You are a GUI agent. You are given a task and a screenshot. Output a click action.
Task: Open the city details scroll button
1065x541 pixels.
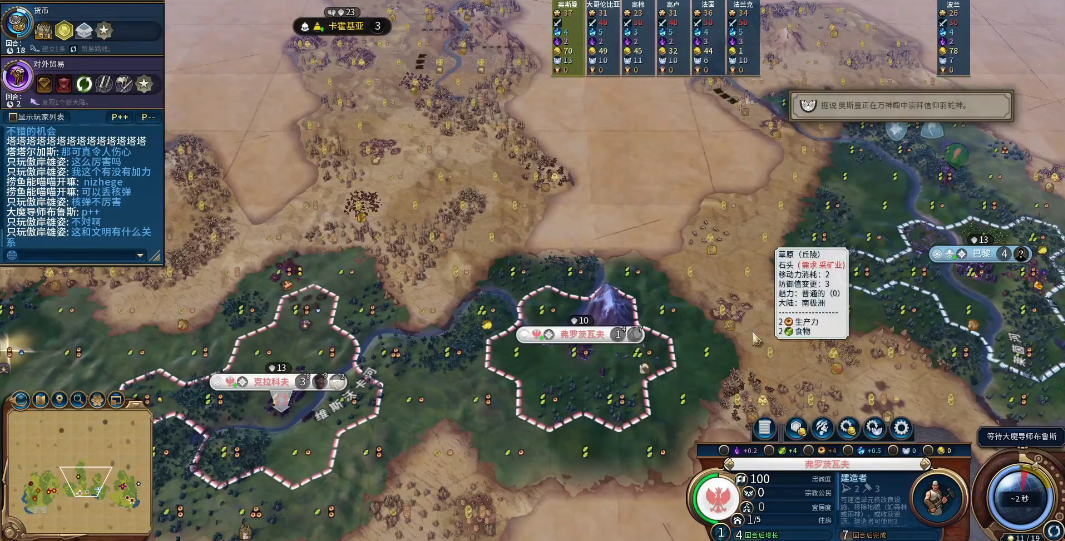(x=765, y=428)
